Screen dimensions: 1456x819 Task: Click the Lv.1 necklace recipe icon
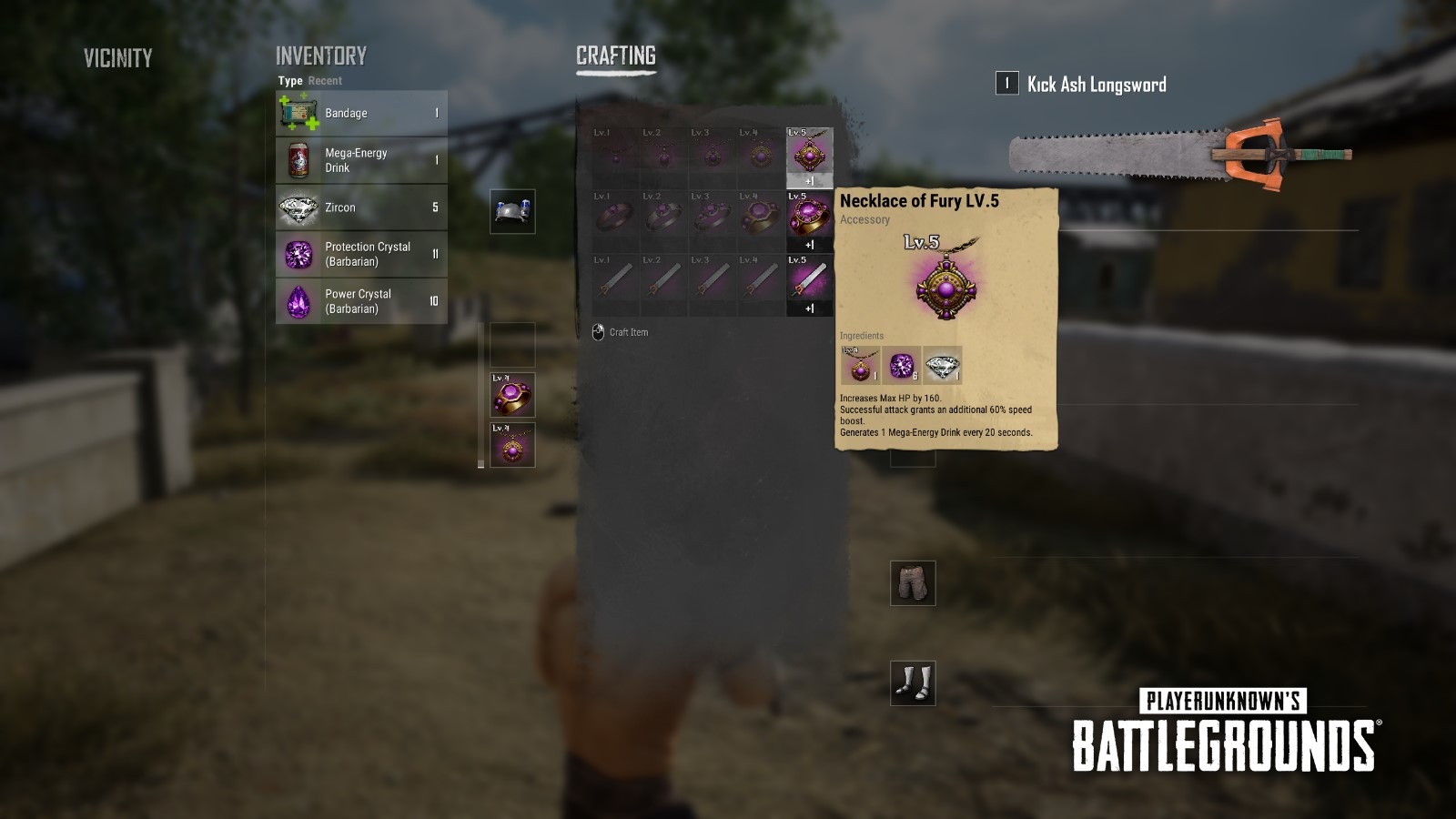click(614, 155)
